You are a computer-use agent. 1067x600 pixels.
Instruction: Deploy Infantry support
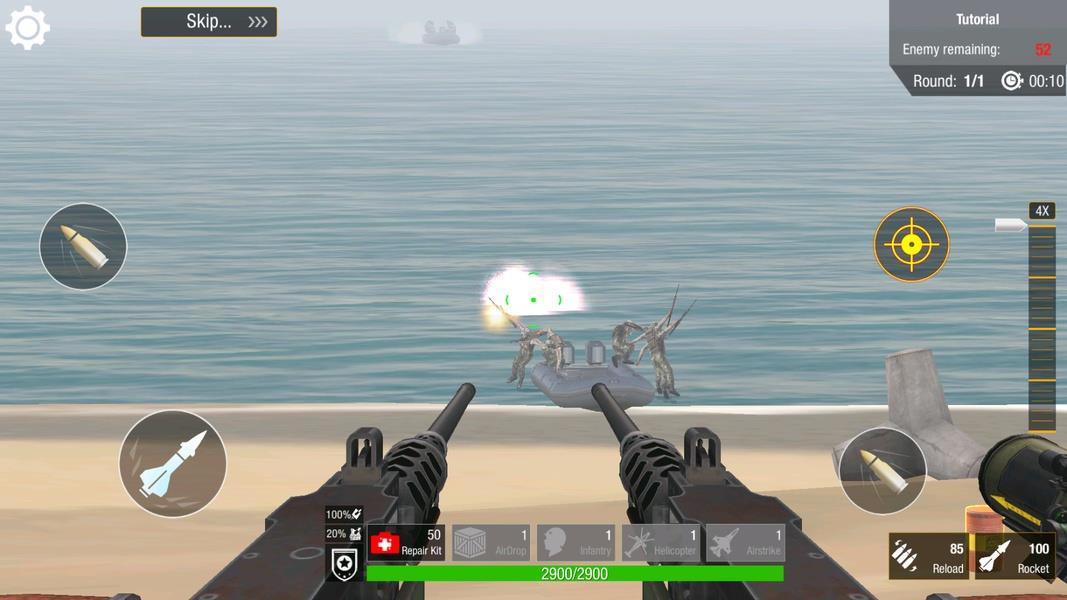(x=576, y=543)
